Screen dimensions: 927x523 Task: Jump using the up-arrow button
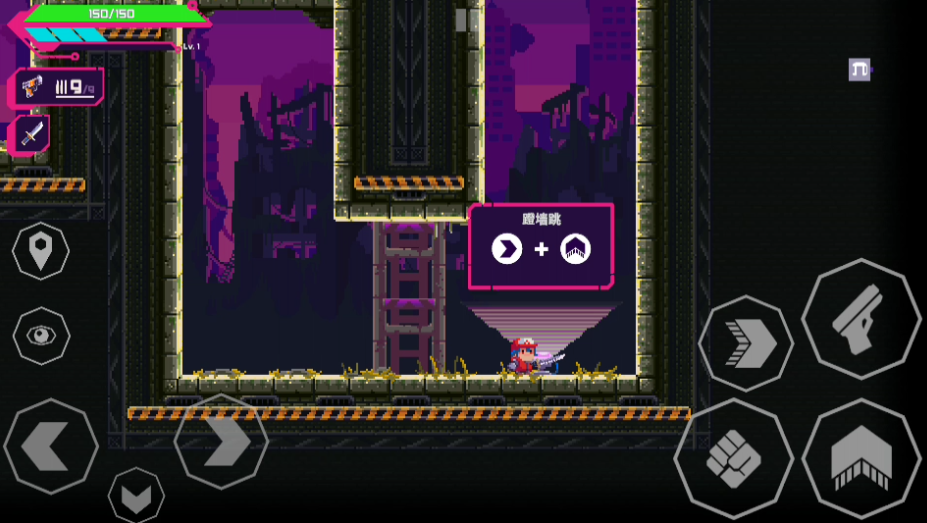861,460
